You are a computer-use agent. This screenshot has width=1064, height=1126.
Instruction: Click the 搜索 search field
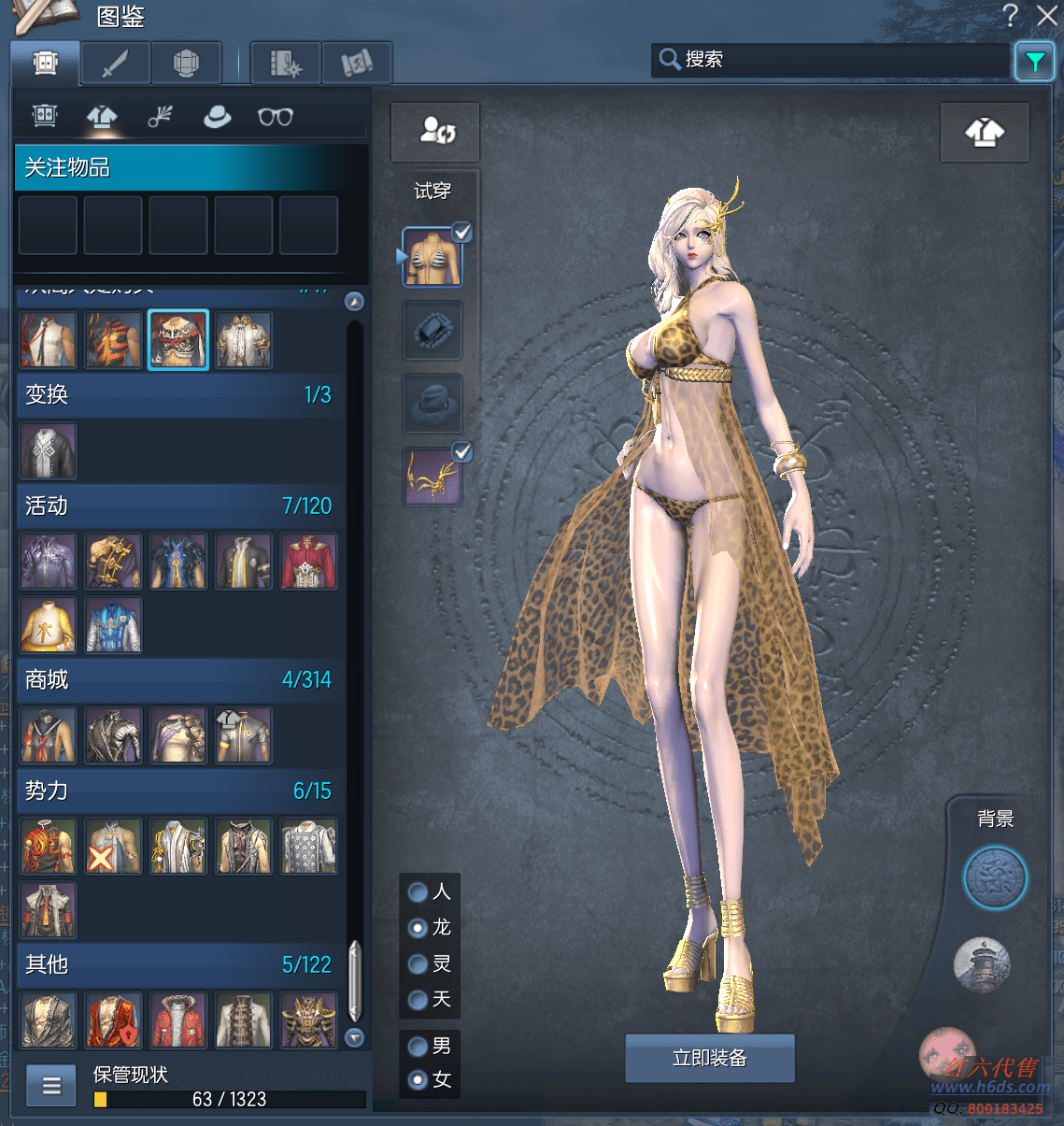pos(831,60)
